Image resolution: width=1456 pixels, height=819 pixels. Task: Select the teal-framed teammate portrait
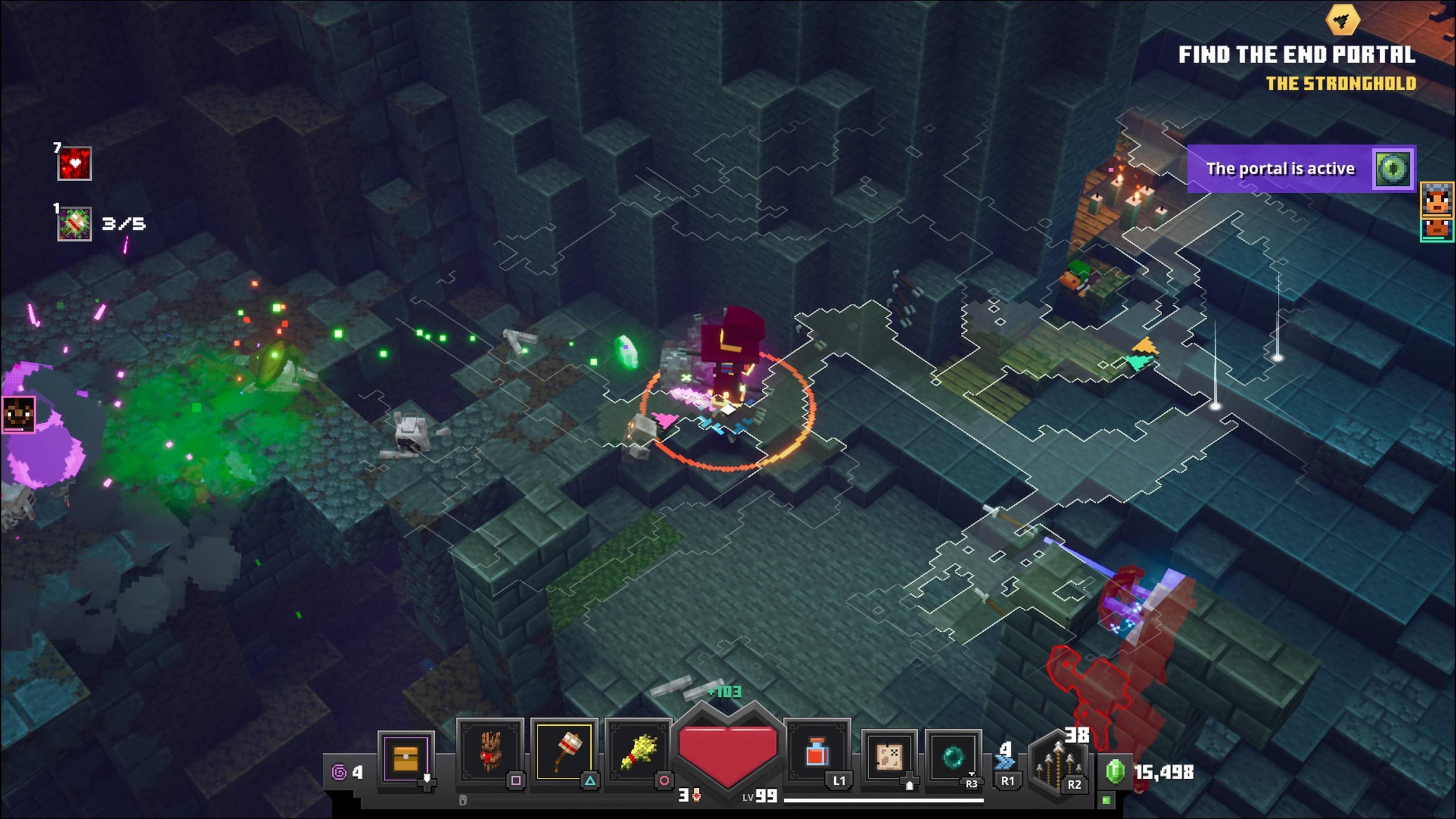coord(1438,229)
